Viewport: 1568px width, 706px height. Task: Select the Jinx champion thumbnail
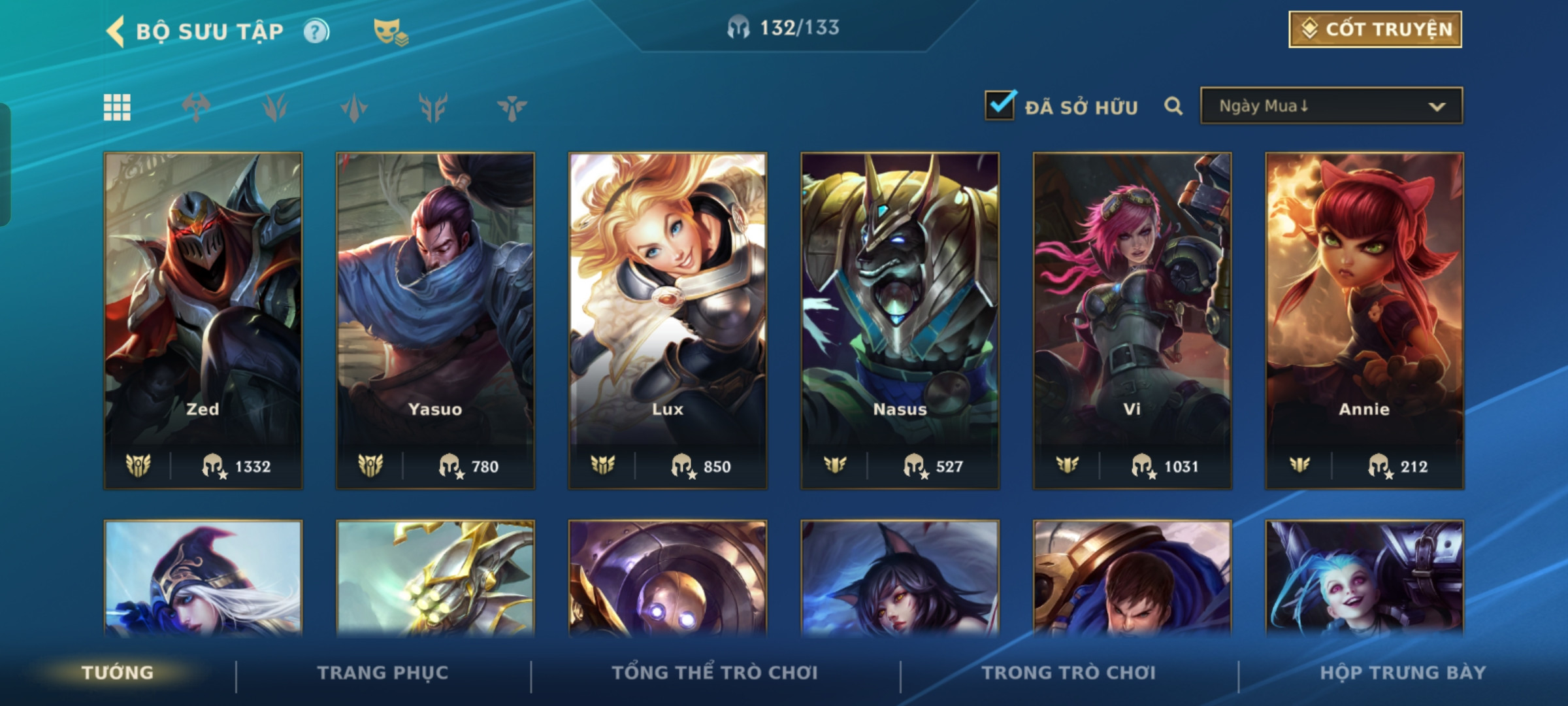(x=1364, y=579)
